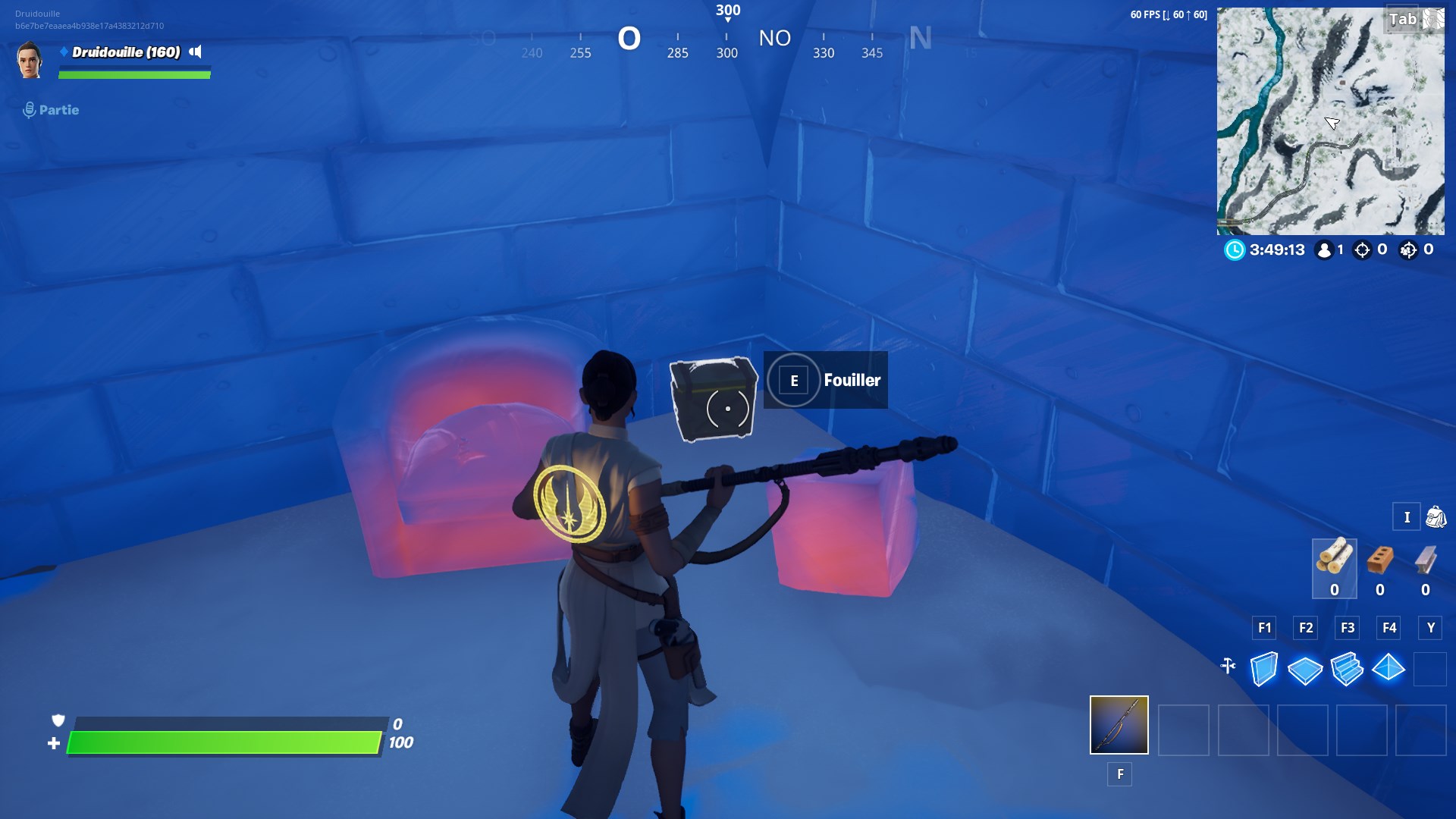Select the wall building piece F1
Screen dimensions: 1456x819
(x=1266, y=669)
